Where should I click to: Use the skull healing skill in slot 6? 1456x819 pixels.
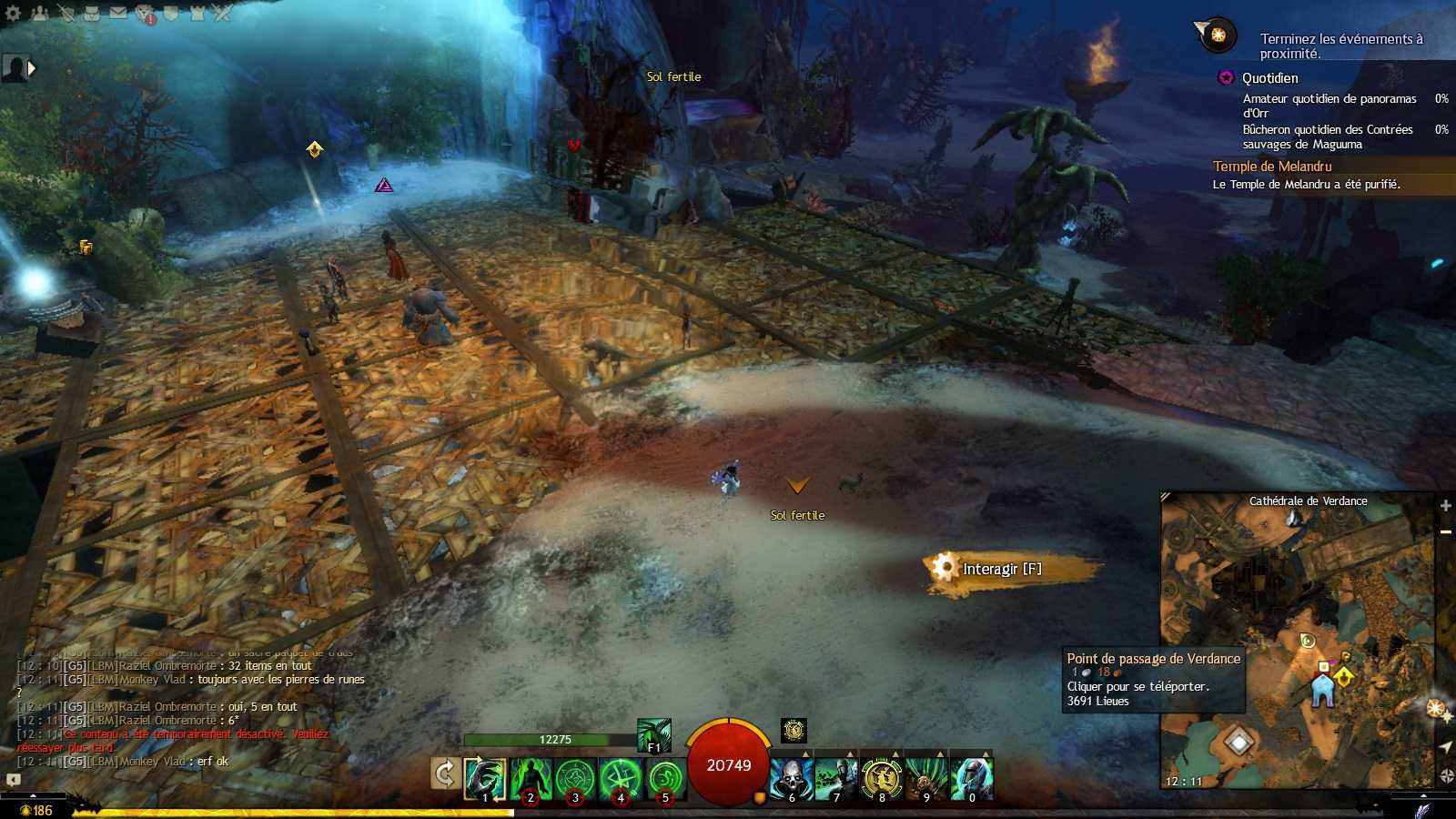[791, 780]
